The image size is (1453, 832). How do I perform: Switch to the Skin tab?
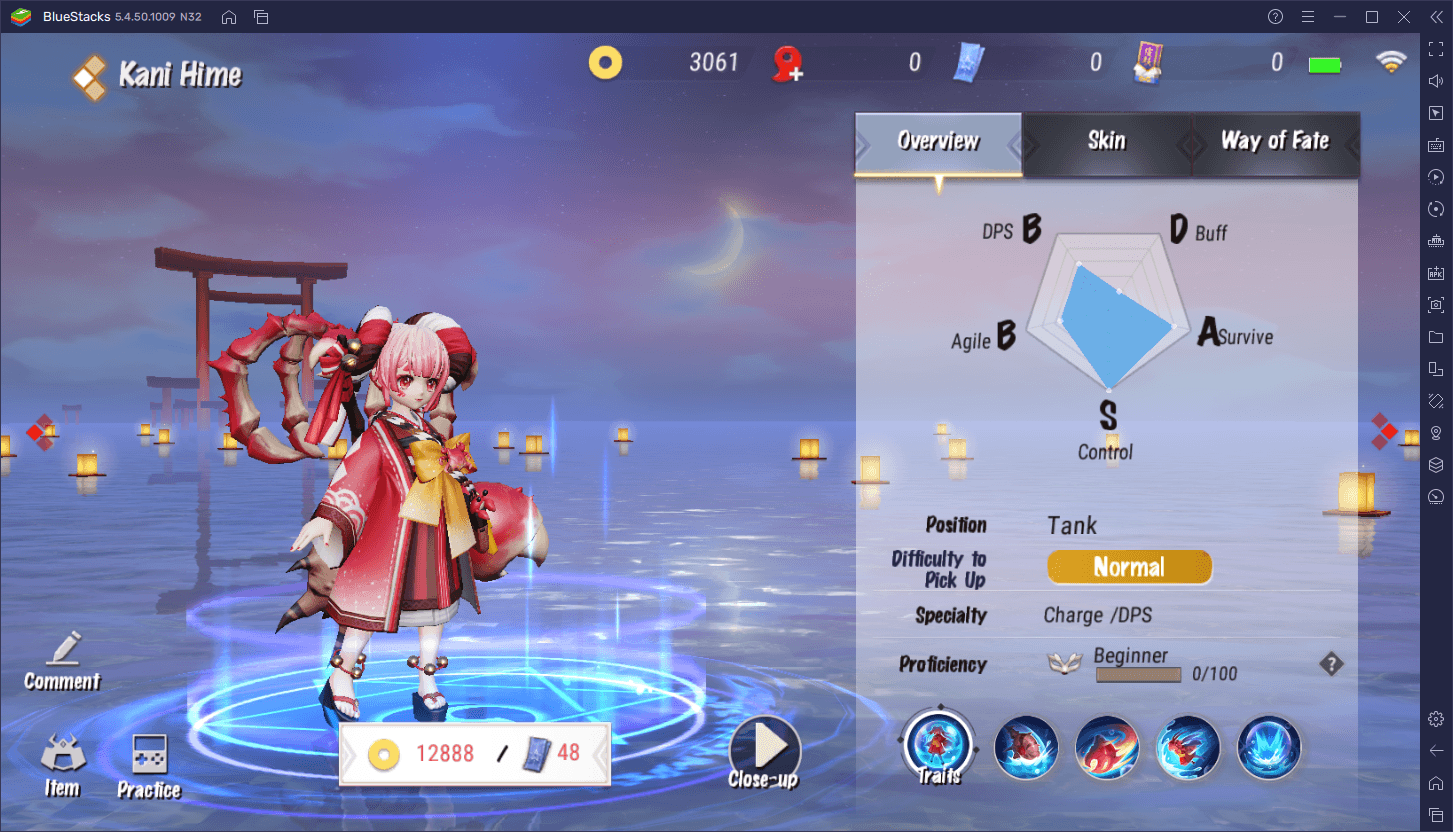1106,141
